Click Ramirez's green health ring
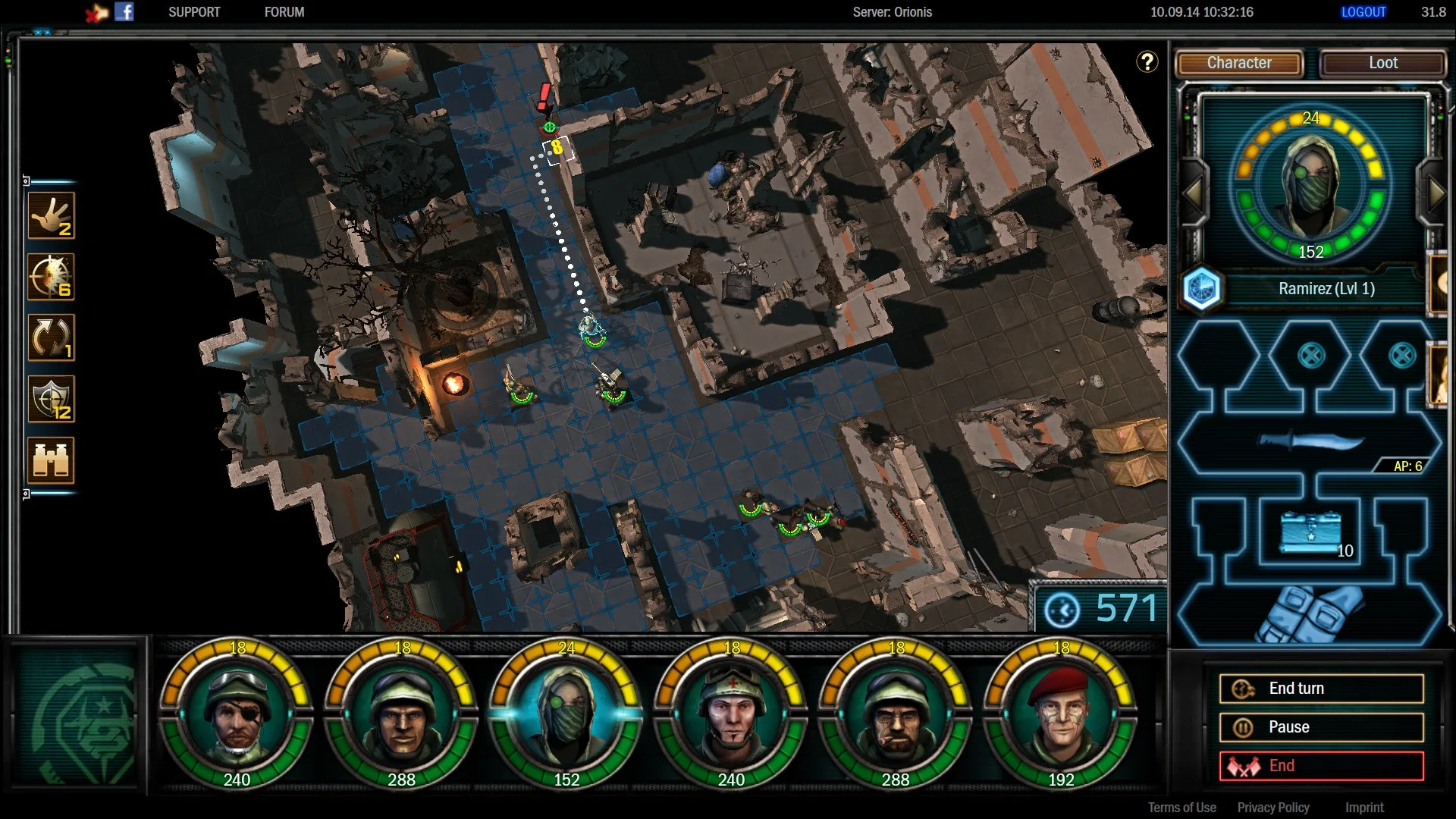Image resolution: width=1456 pixels, height=819 pixels. click(1312, 250)
